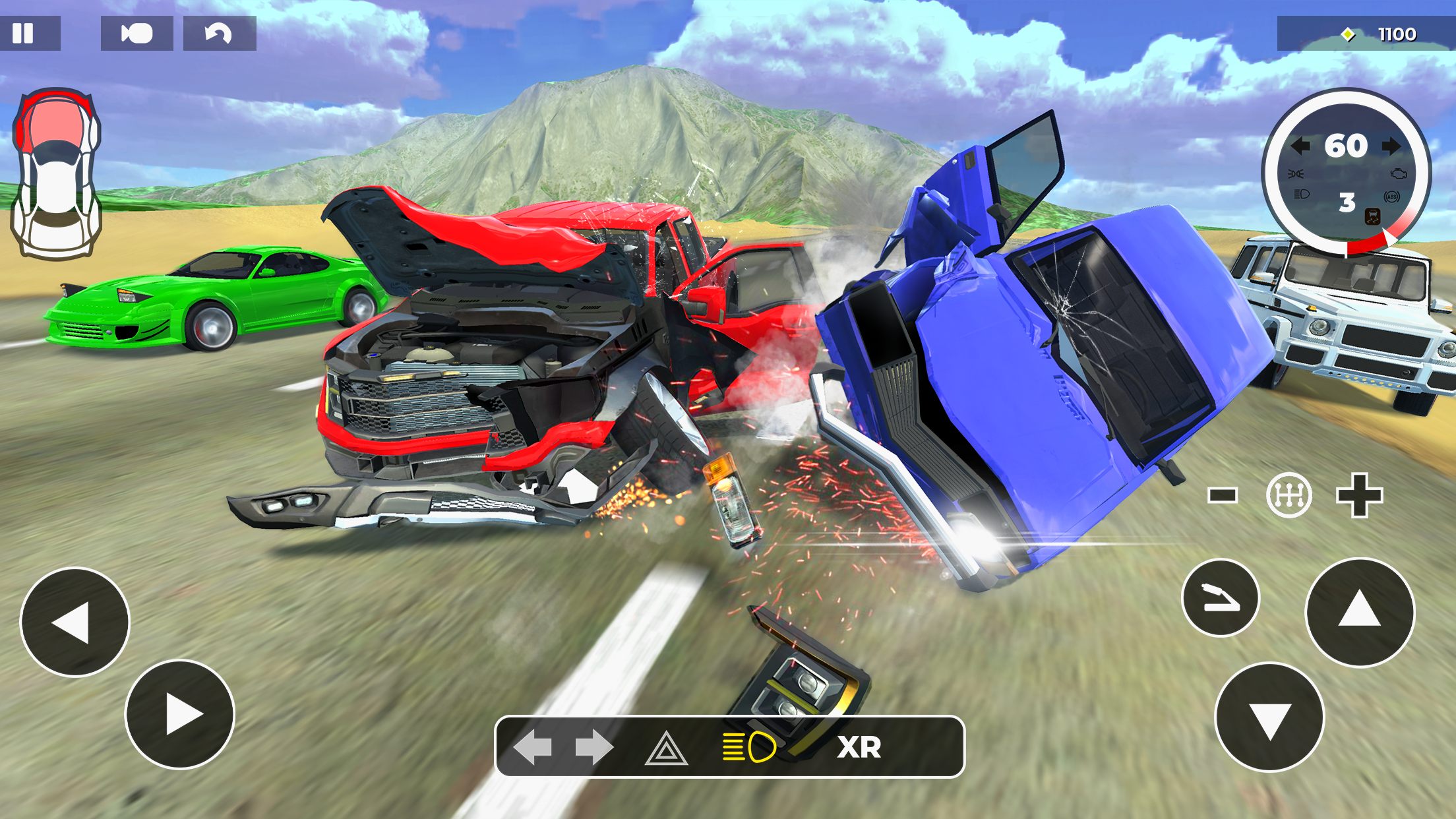Toggle the headlights on the bottom bar
1456x819 pixels.
point(748,746)
